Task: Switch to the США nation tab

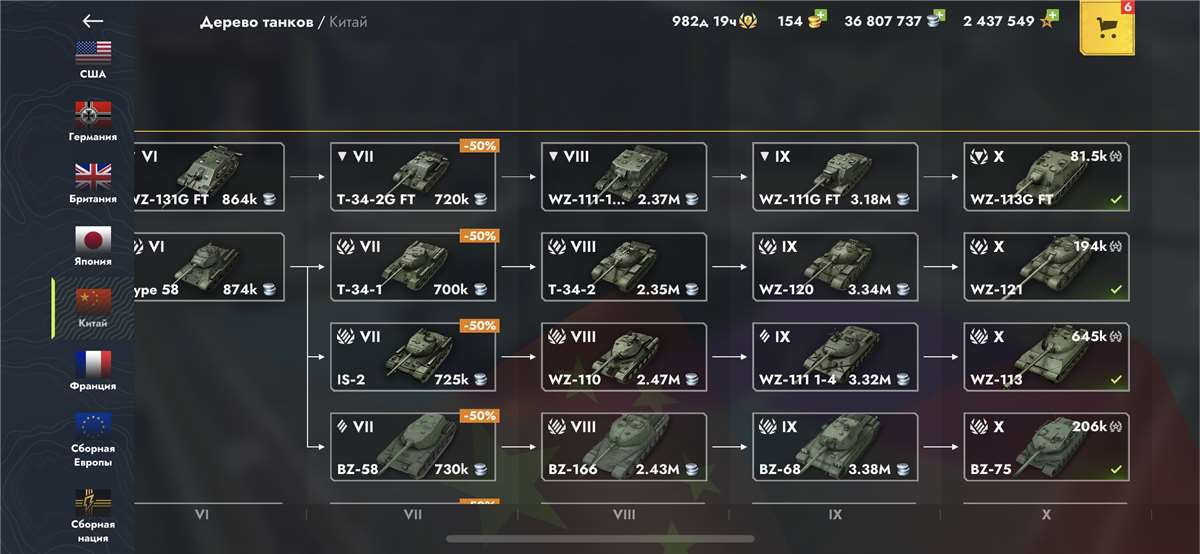Action: [93, 58]
